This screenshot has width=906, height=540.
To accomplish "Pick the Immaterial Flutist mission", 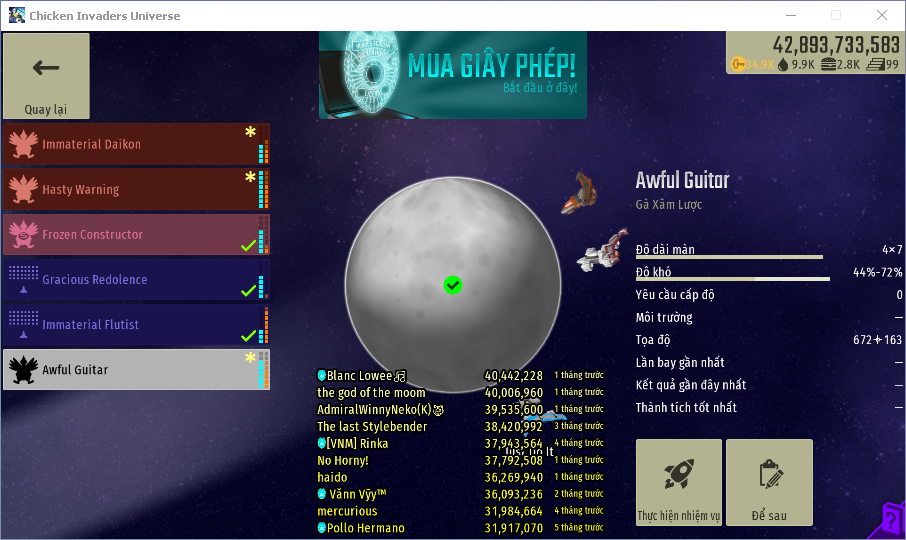I will click(136, 324).
